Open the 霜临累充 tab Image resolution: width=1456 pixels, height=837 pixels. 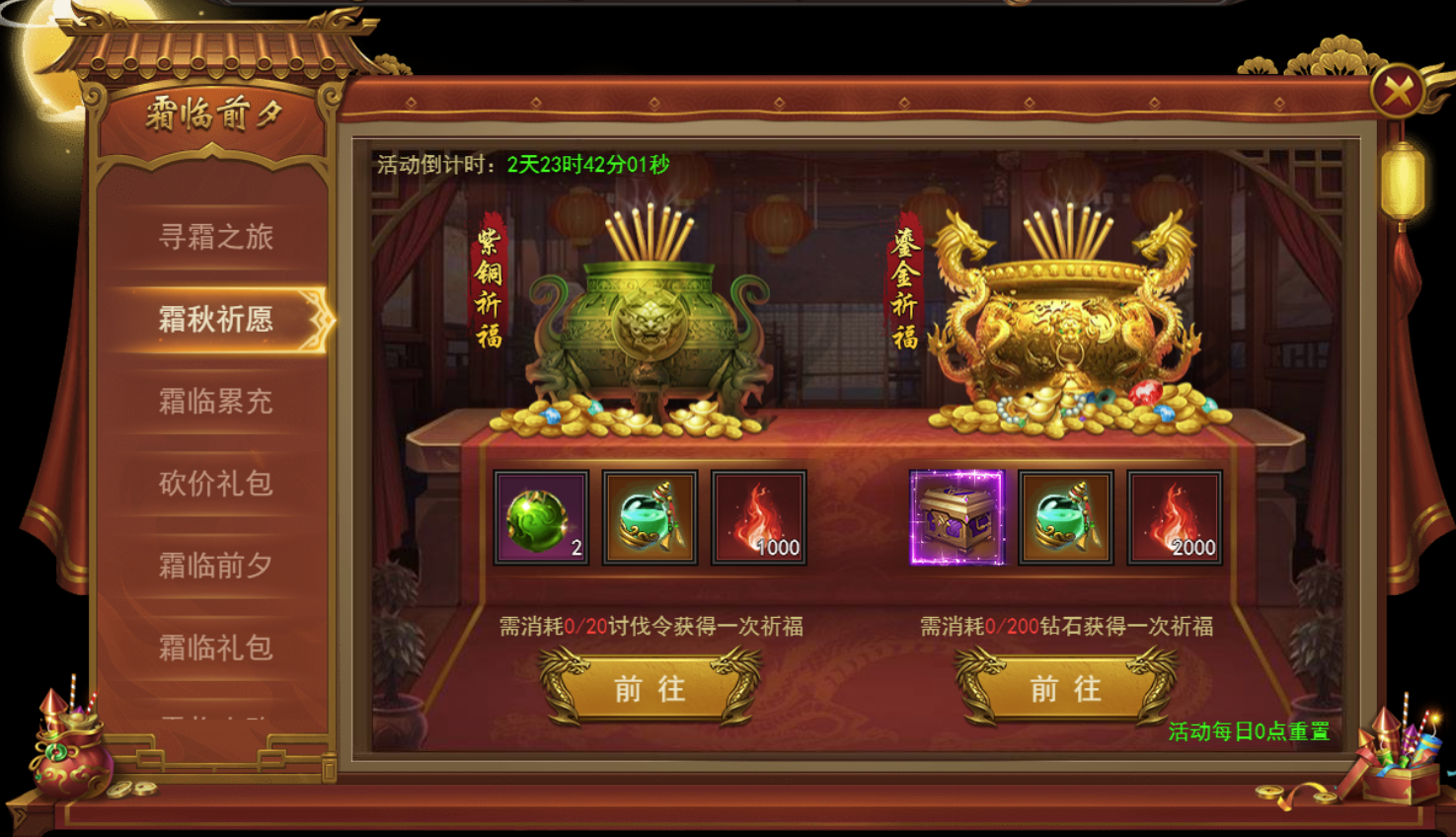215,402
